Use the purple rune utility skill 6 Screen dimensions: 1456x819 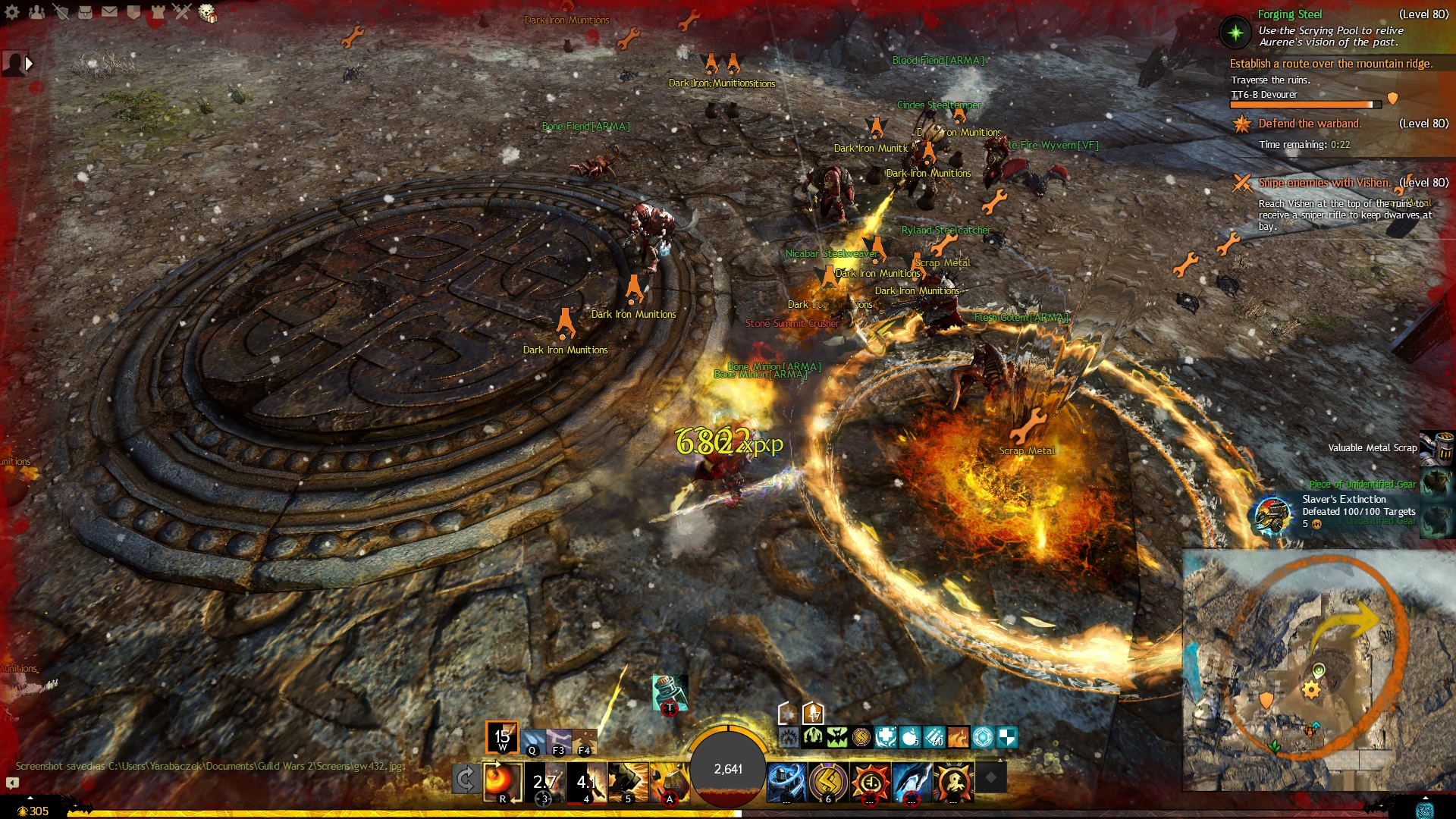(x=827, y=781)
